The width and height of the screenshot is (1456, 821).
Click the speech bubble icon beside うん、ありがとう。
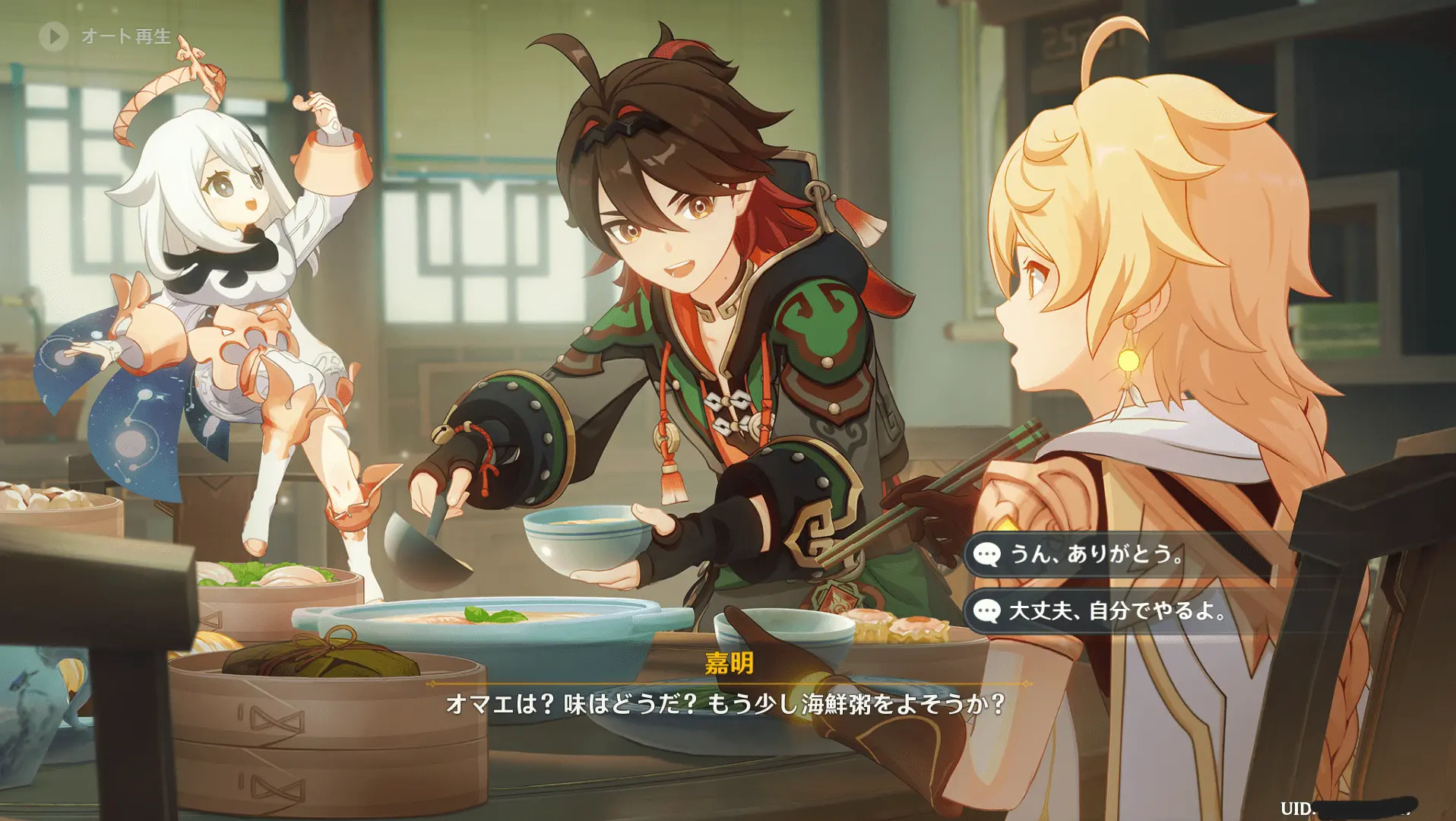click(x=986, y=556)
